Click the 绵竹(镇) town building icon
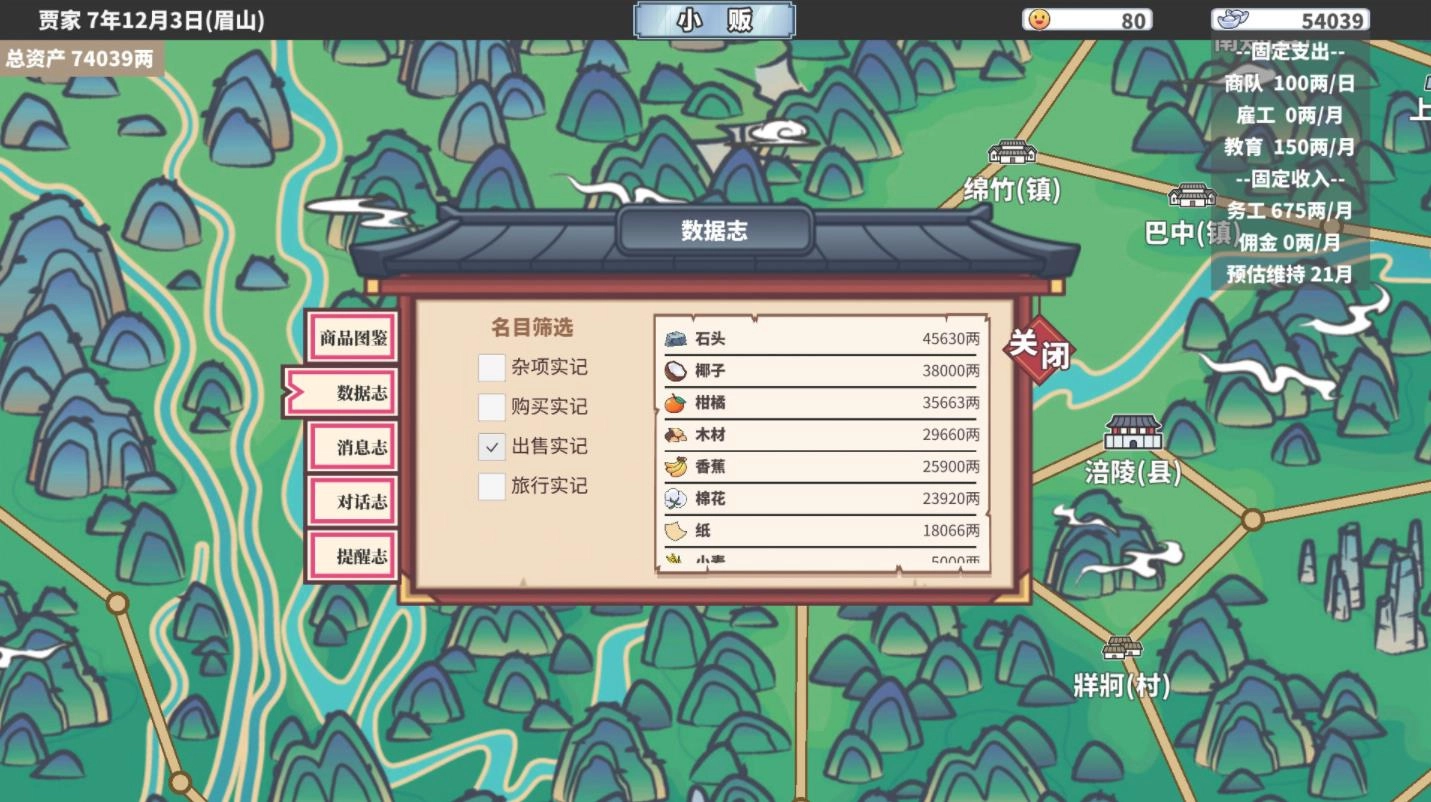The width and height of the screenshot is (1431, 802). click(1009, 153)
